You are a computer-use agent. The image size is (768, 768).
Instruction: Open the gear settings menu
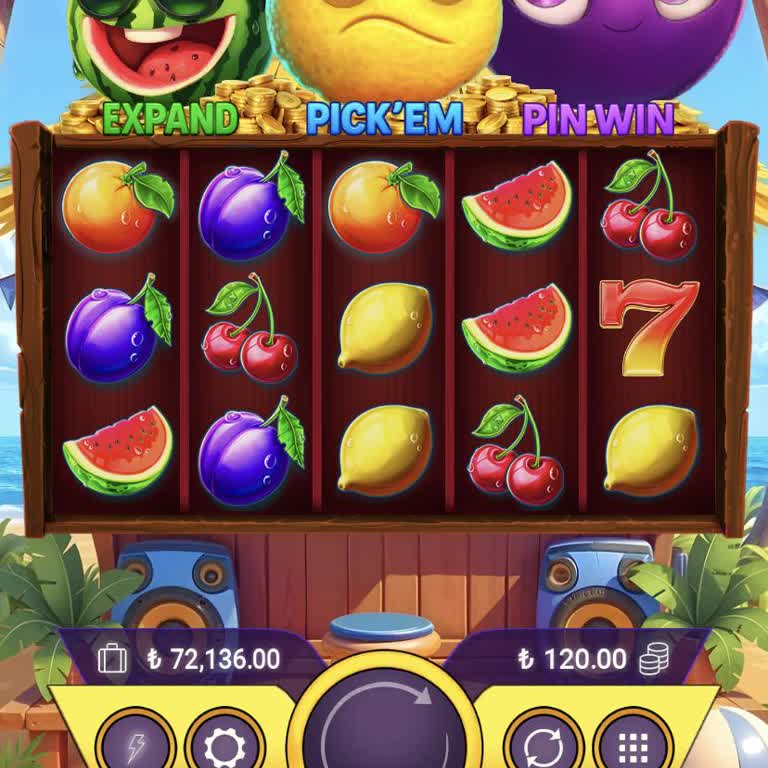click(x=222, y=745)
